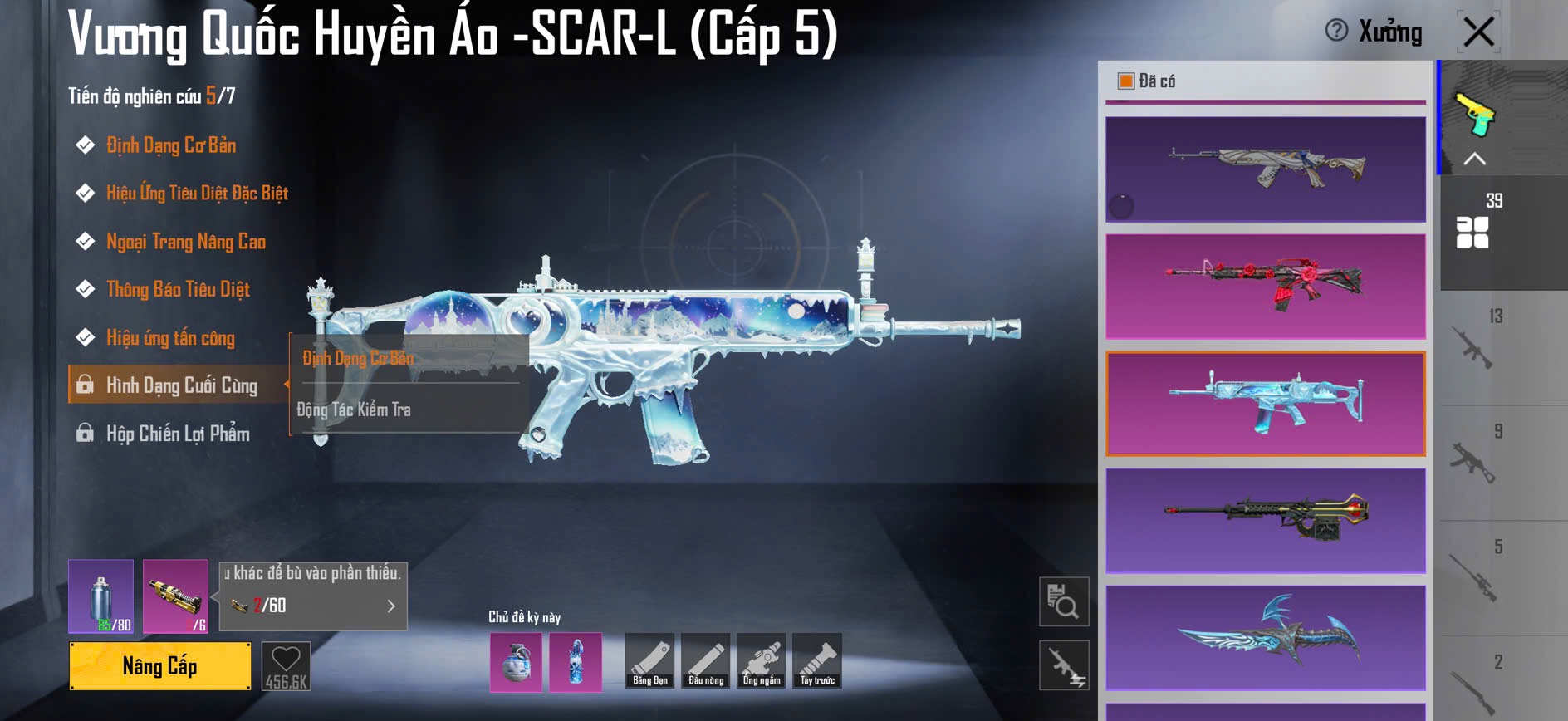Choose Hiệu Ứng Tiêu Diệt Đặc Biệt entry
1568x721 pixels.
197,194
